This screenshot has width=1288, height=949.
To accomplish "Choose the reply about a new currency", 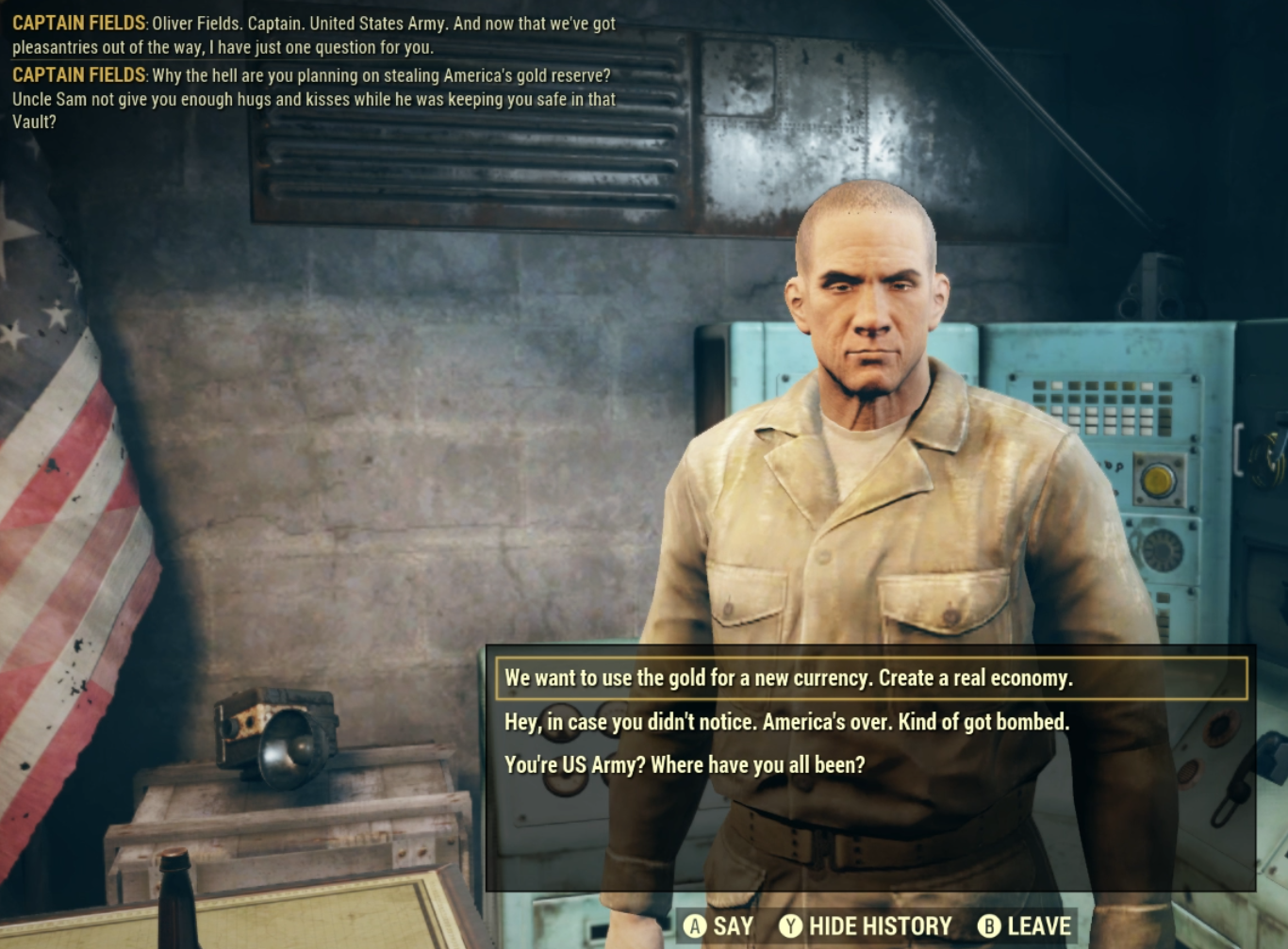I will point(788,679).
